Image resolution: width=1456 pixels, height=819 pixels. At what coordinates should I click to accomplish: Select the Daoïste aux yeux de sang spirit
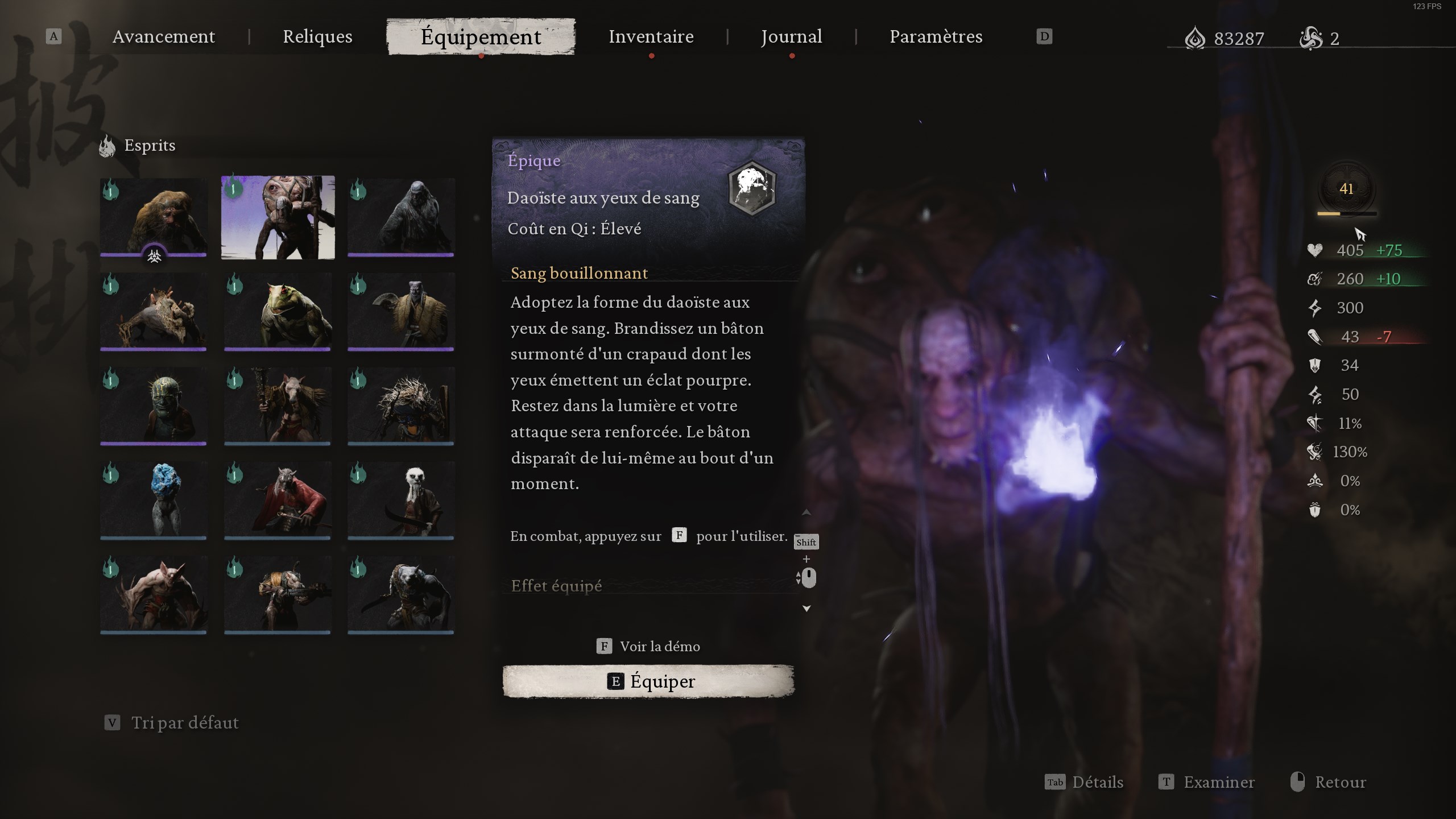tap(278, 217)
